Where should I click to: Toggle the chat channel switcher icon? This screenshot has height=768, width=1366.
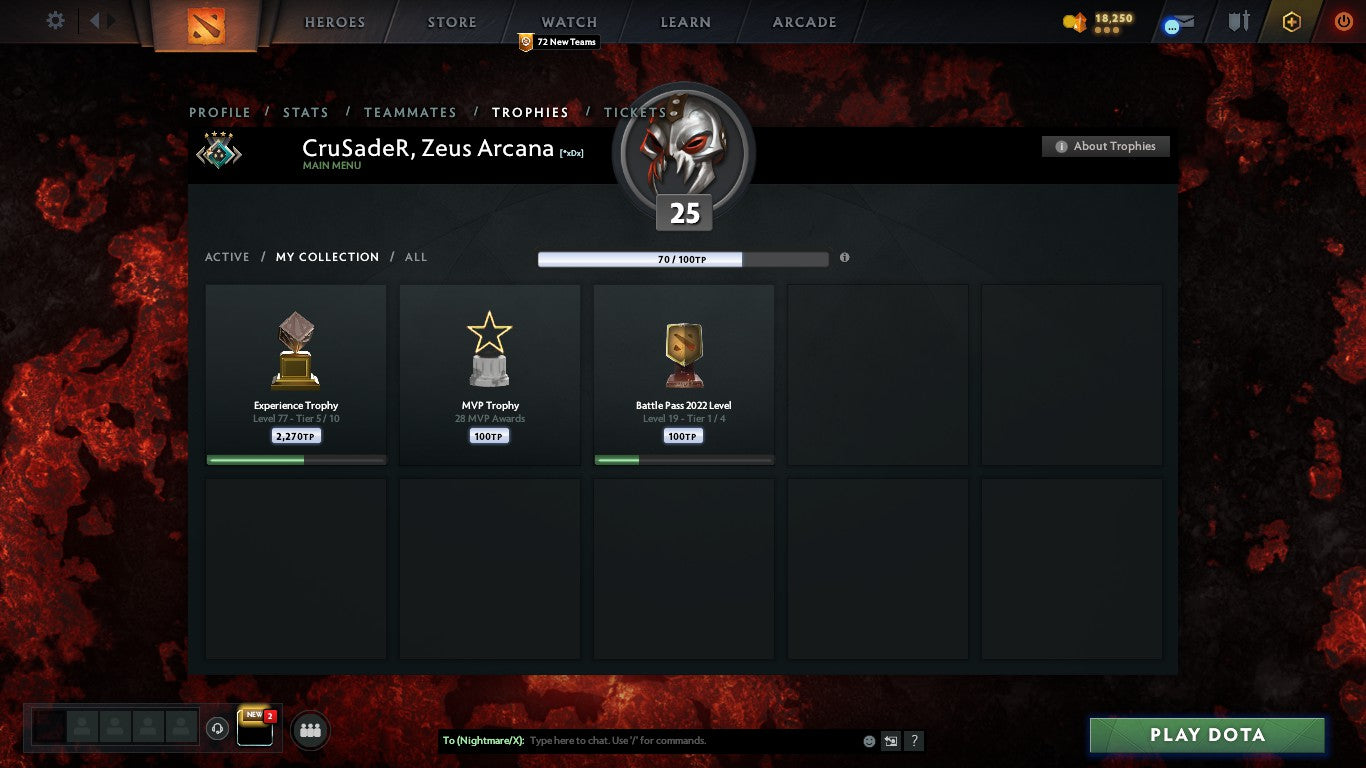[x=889, y=741]
